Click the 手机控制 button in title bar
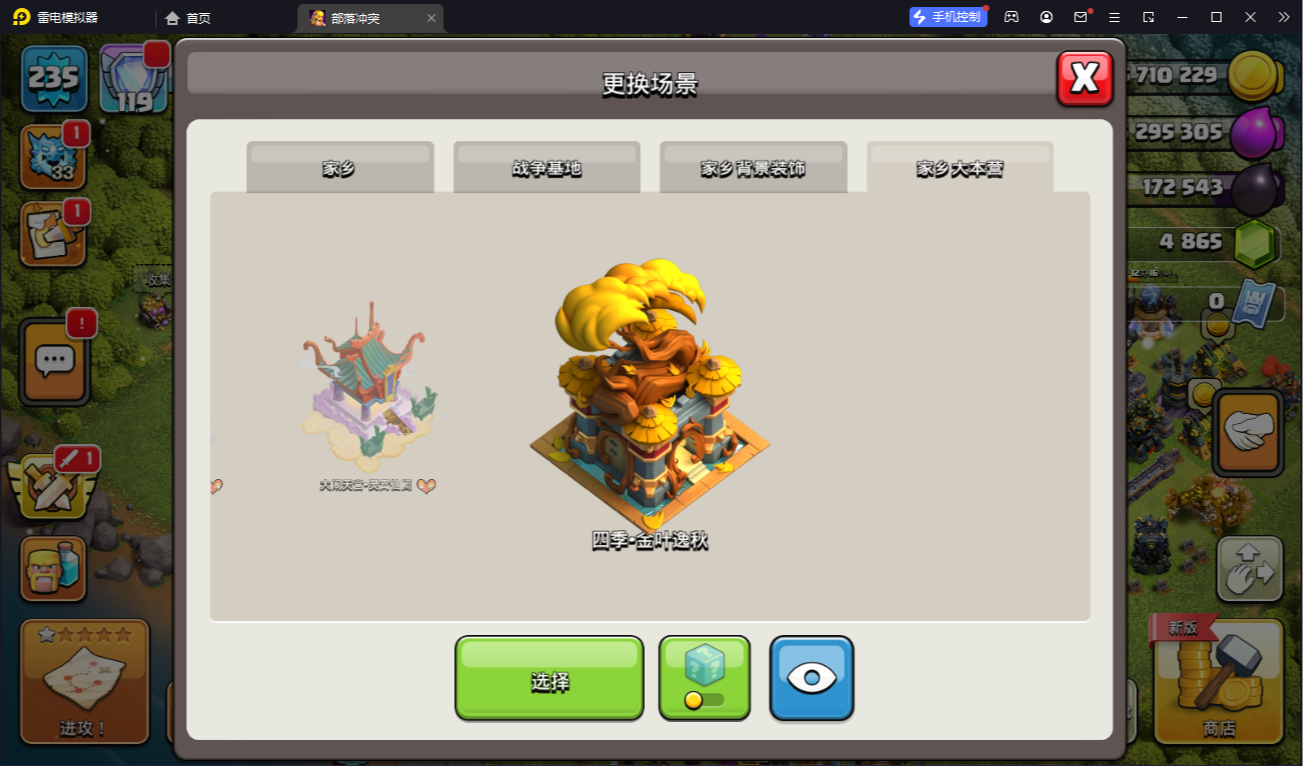This screenshot has width=1303, height=766. coord(946,17)
